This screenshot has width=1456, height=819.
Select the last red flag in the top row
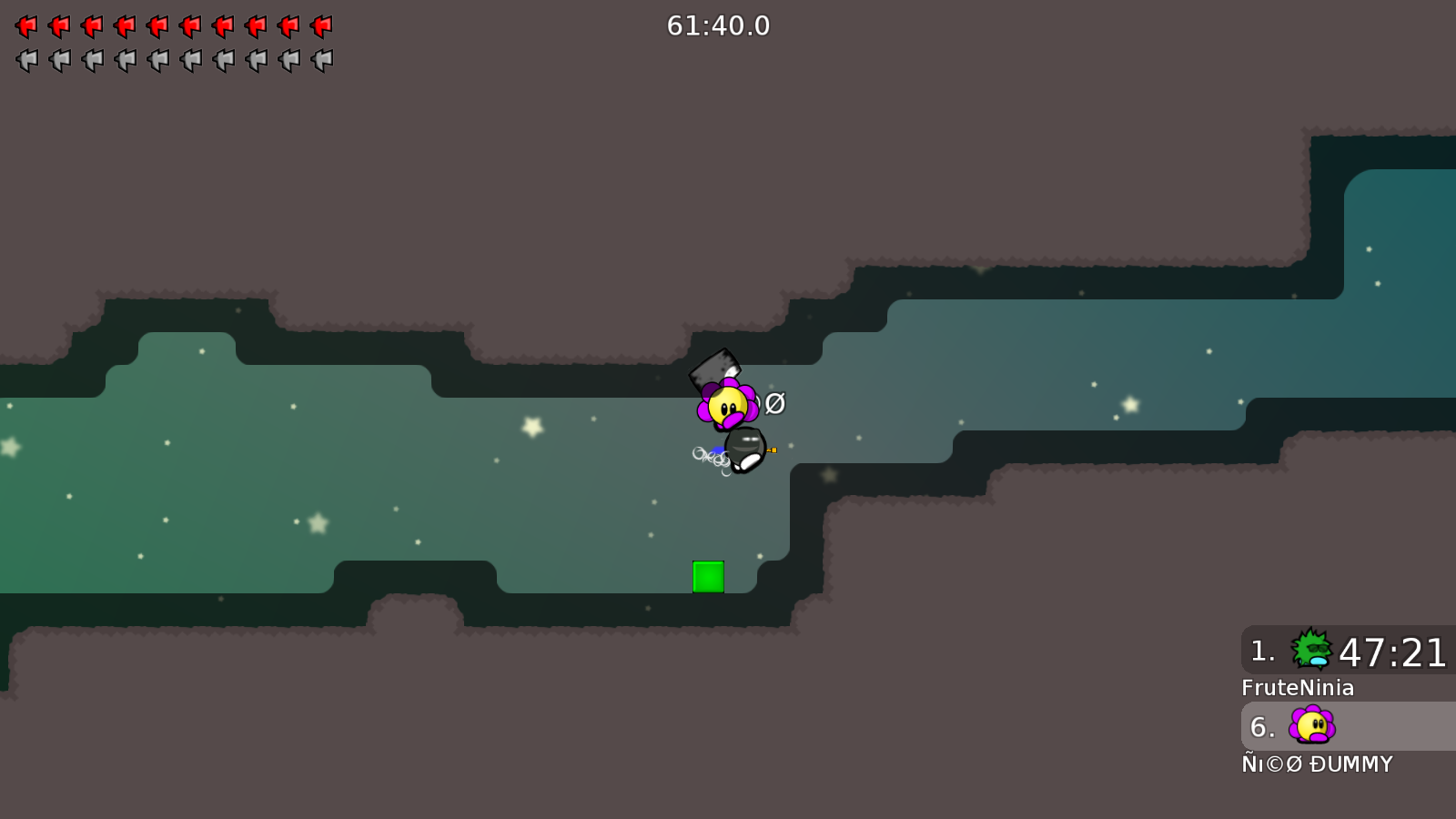pos(322,25)
